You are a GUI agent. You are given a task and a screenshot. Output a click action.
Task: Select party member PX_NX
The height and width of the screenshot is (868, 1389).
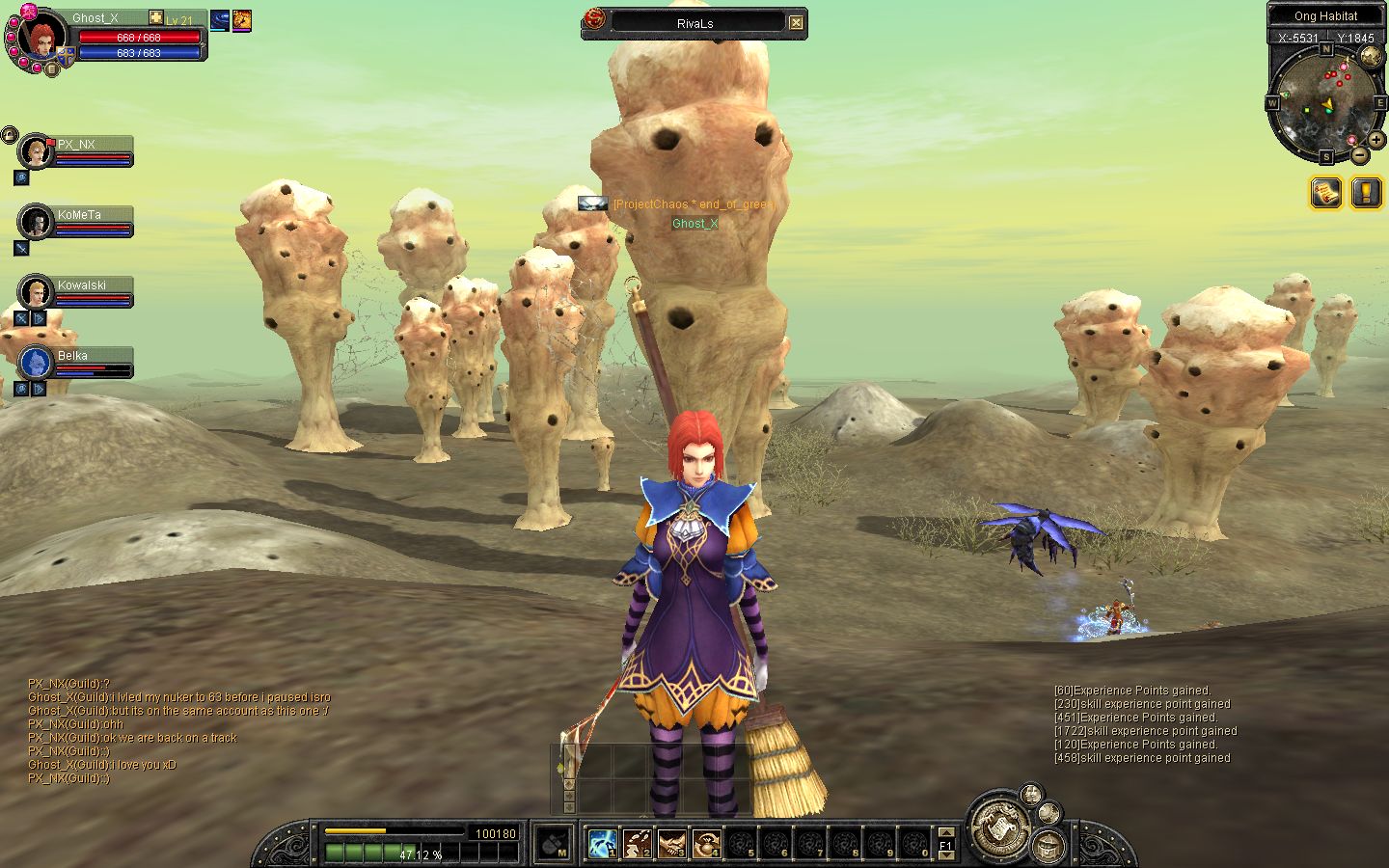tap(37, 151)
